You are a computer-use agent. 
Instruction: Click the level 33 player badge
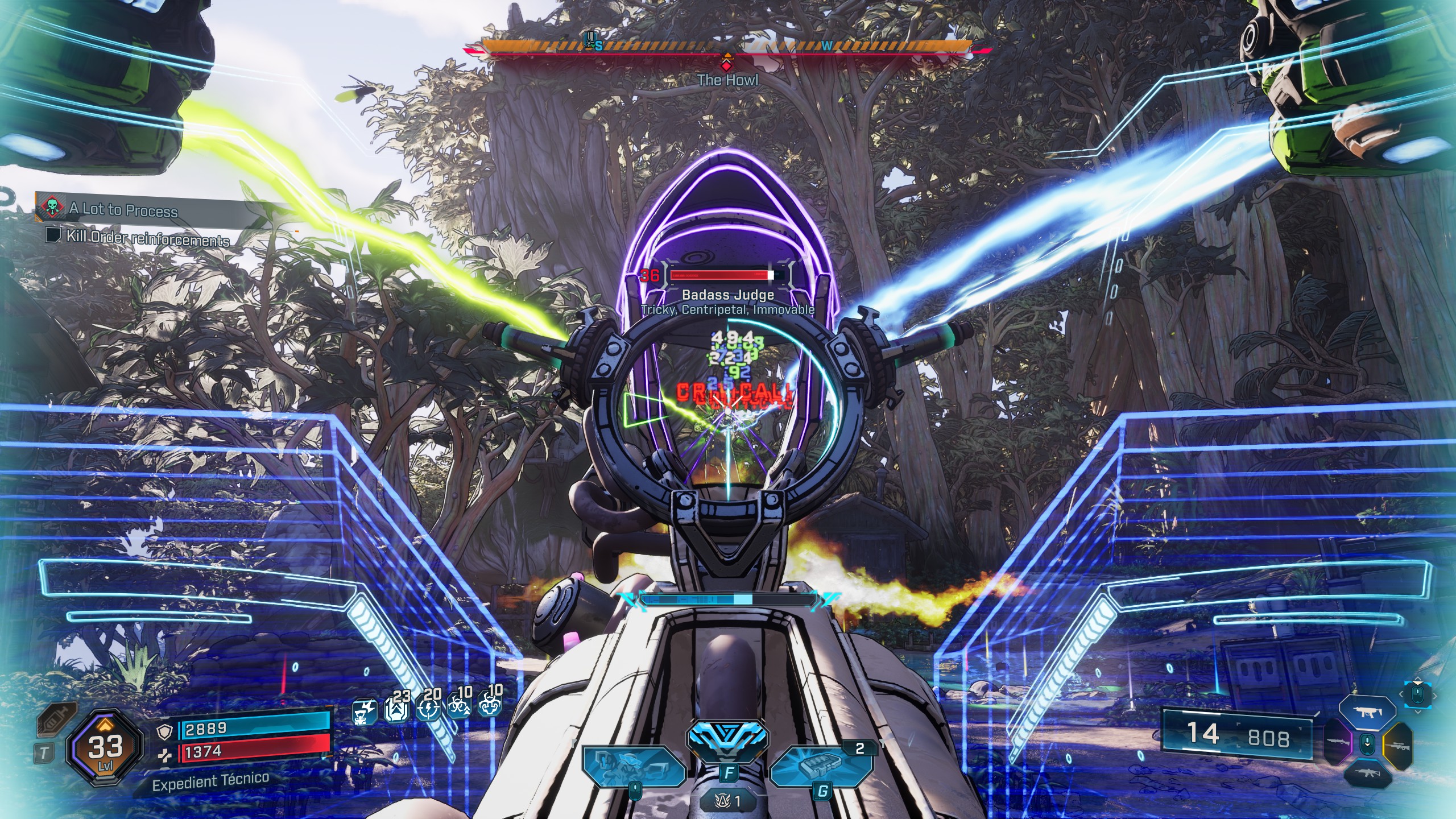[105, 750]
